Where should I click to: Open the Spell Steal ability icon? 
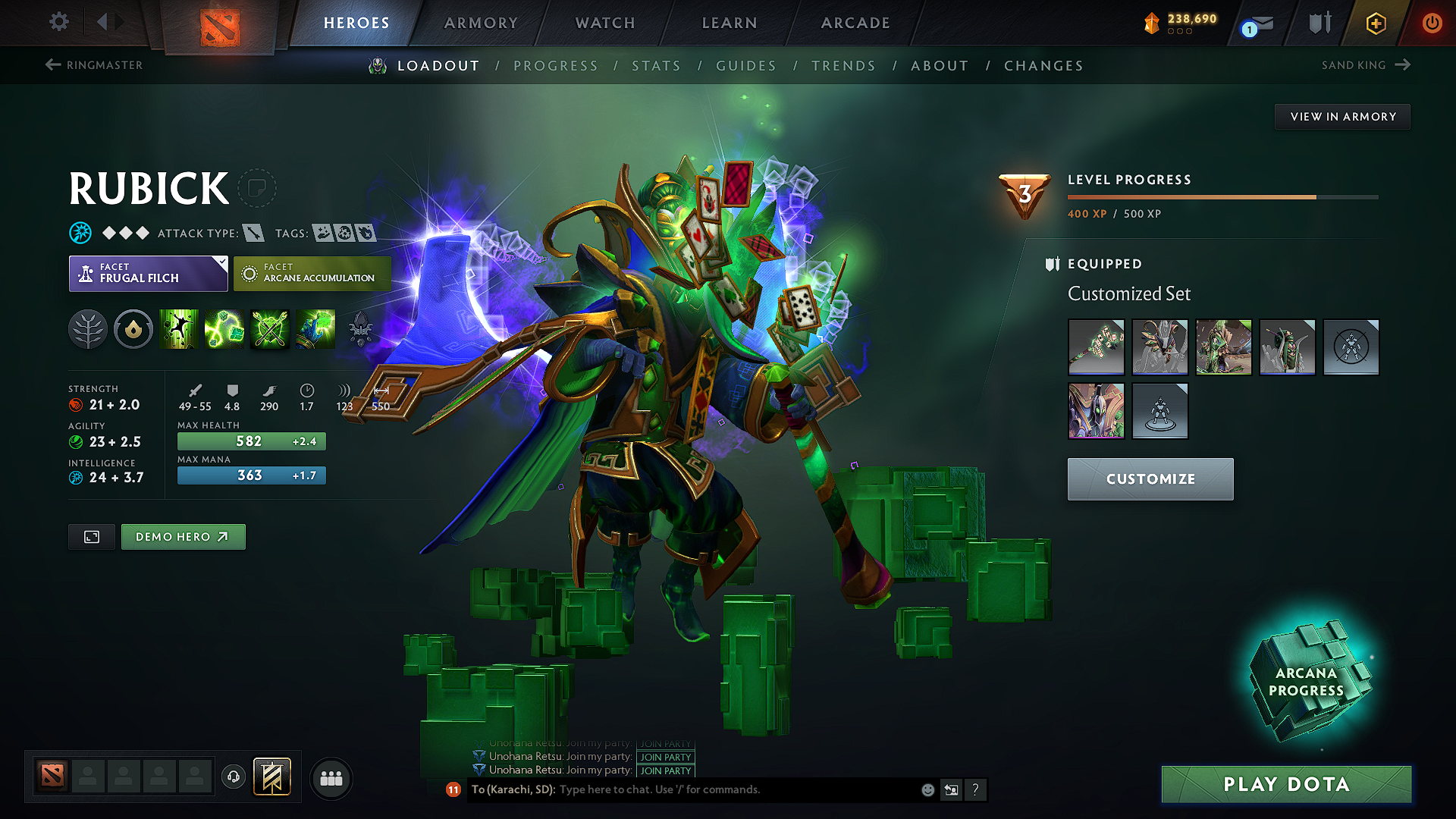tap(315, 329)
